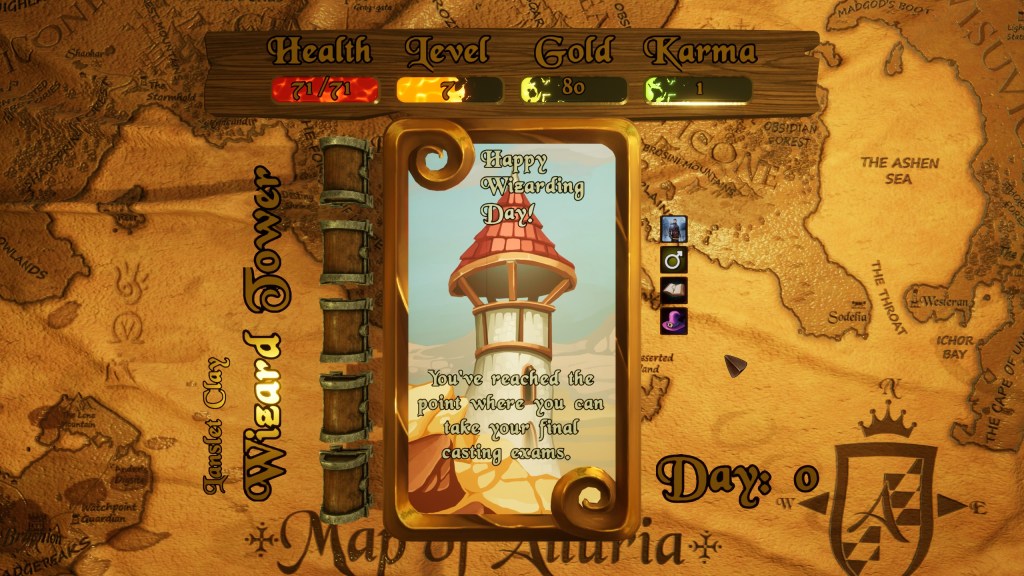The height and width of the screenshot is (576, 1024).
Task: Click the Wizard Tower event card
Action: click(514, 330)
